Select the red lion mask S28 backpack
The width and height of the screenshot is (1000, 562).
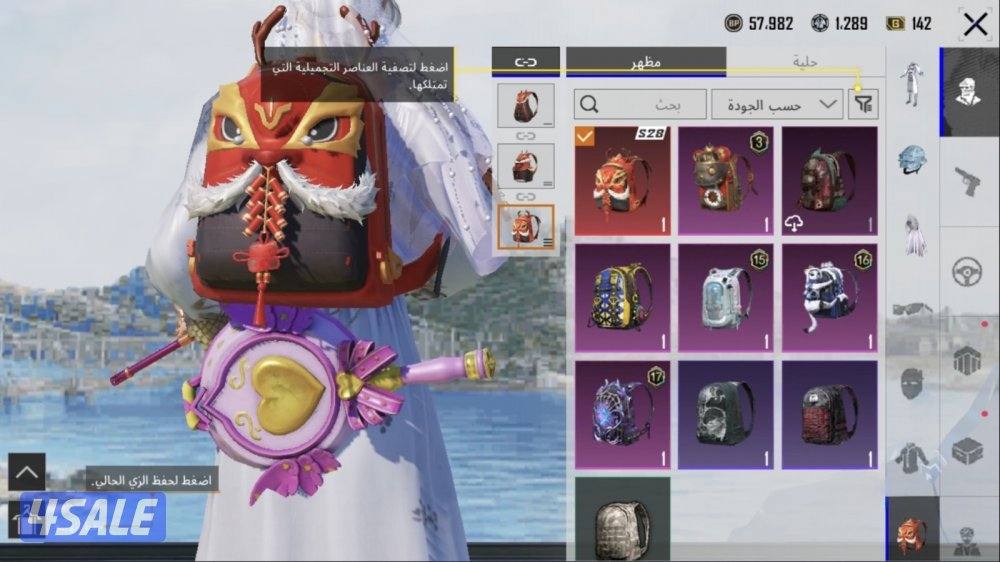[x=622, y=181]
